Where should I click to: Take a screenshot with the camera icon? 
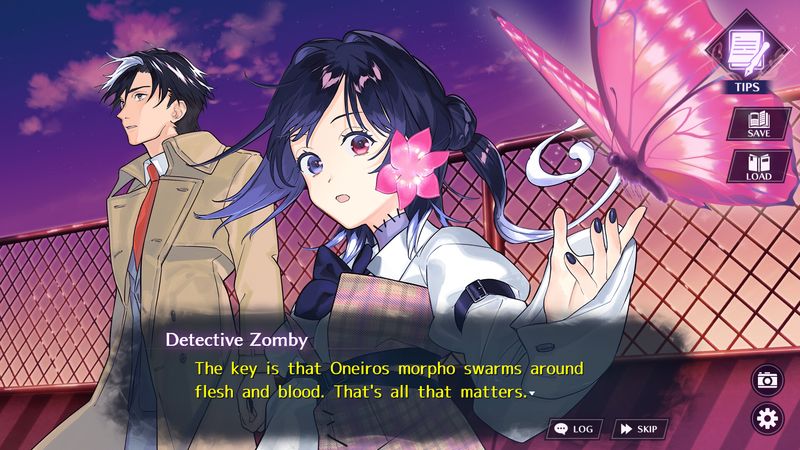click(767, 380)
